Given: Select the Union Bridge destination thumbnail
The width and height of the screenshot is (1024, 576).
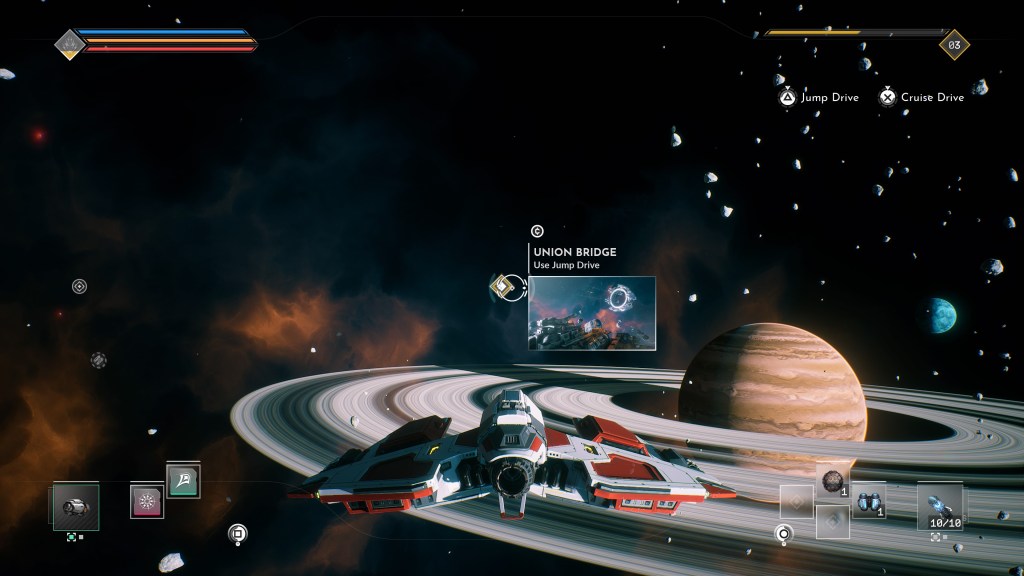Looking at the screenshot, I should (x=591, y=312).
